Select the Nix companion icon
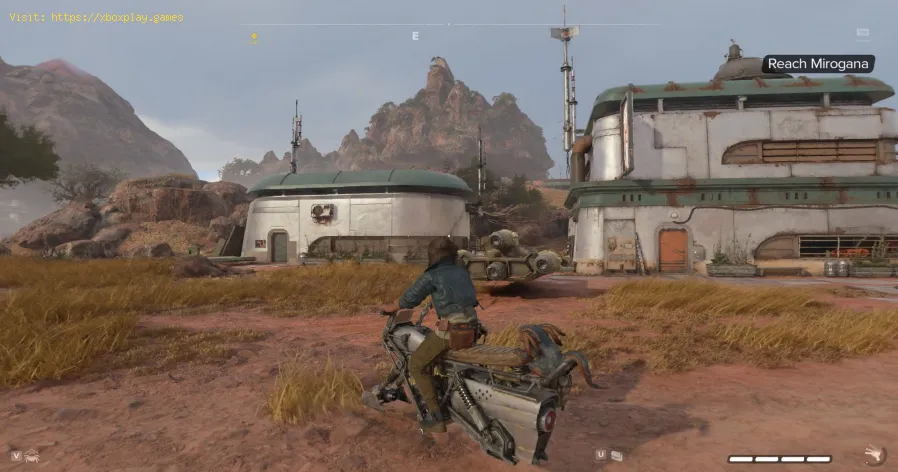The width and height of the screenshot is (898, 472). point(31,455)
